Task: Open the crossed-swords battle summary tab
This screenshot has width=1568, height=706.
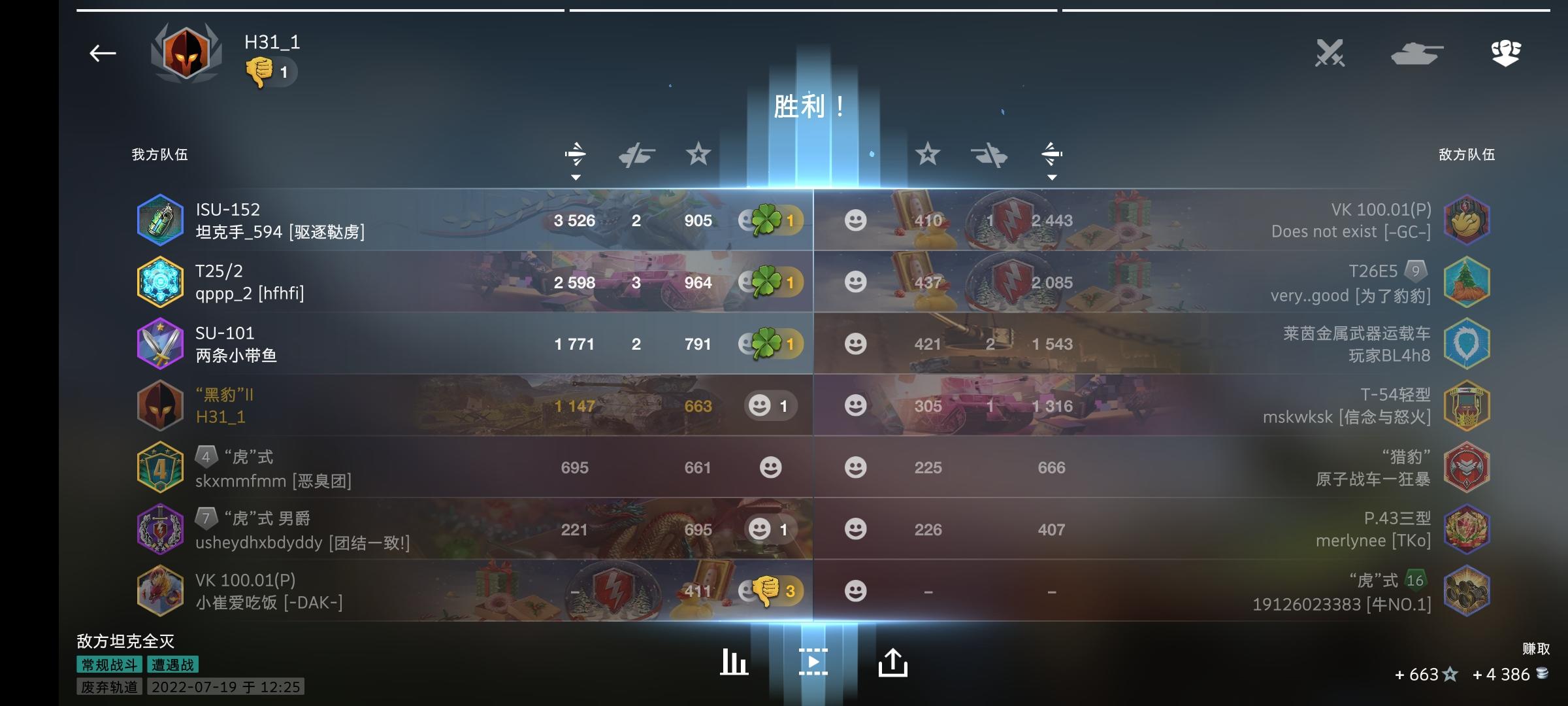Action: click(1330, 54)
